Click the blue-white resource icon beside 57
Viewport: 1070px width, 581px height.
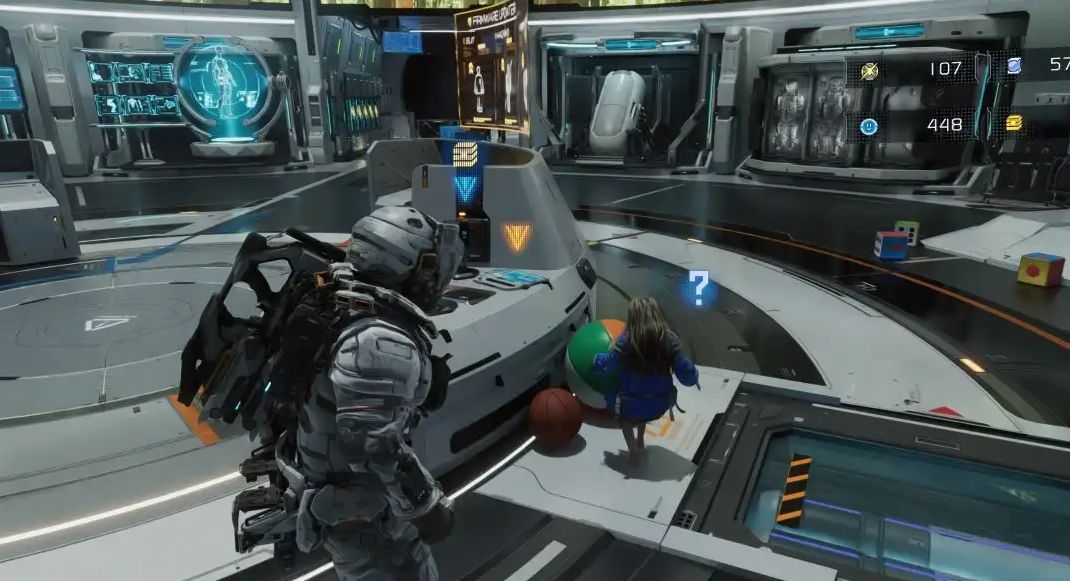coord(1013,67)
